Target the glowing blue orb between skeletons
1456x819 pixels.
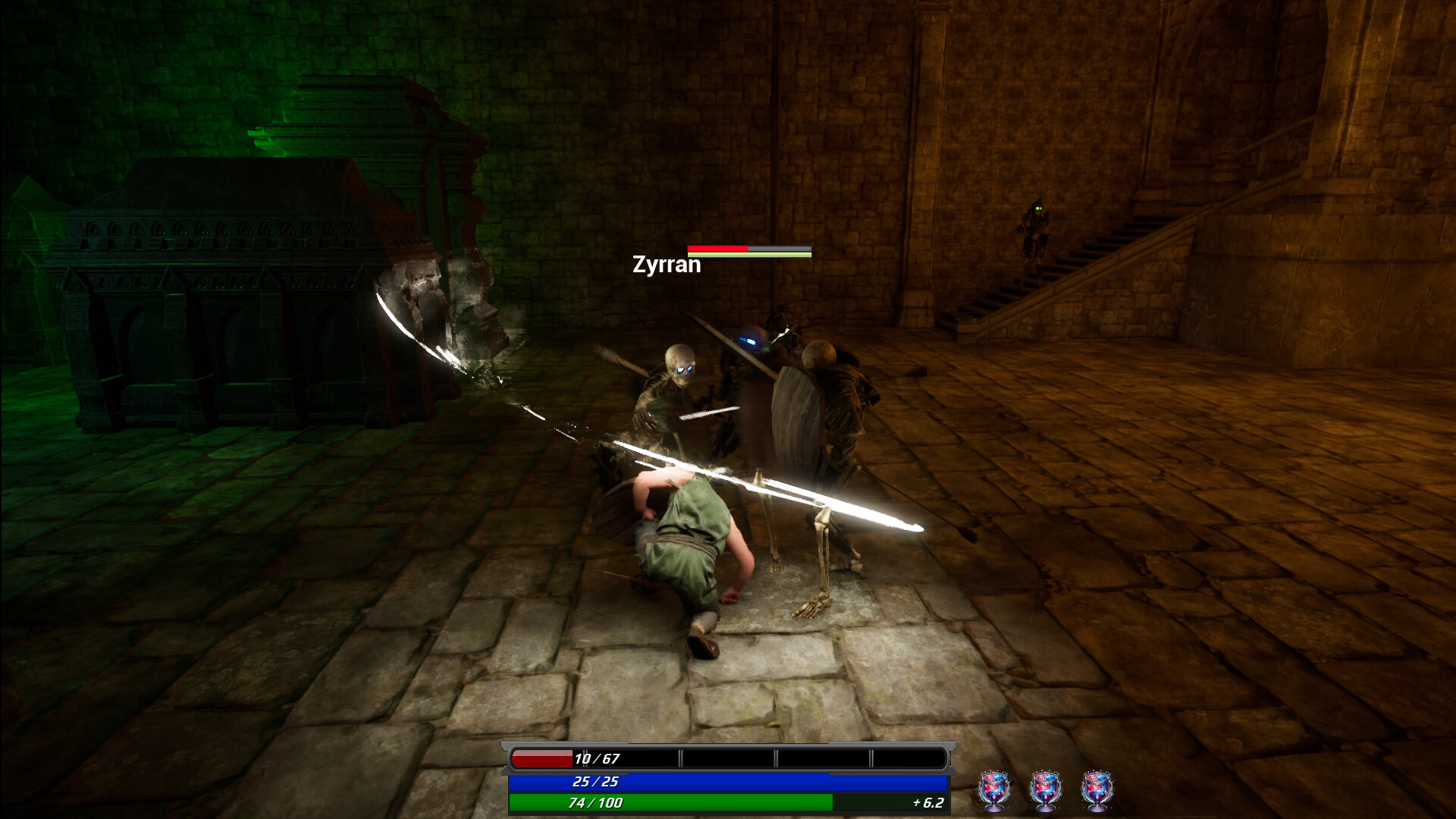coord(749,341)
